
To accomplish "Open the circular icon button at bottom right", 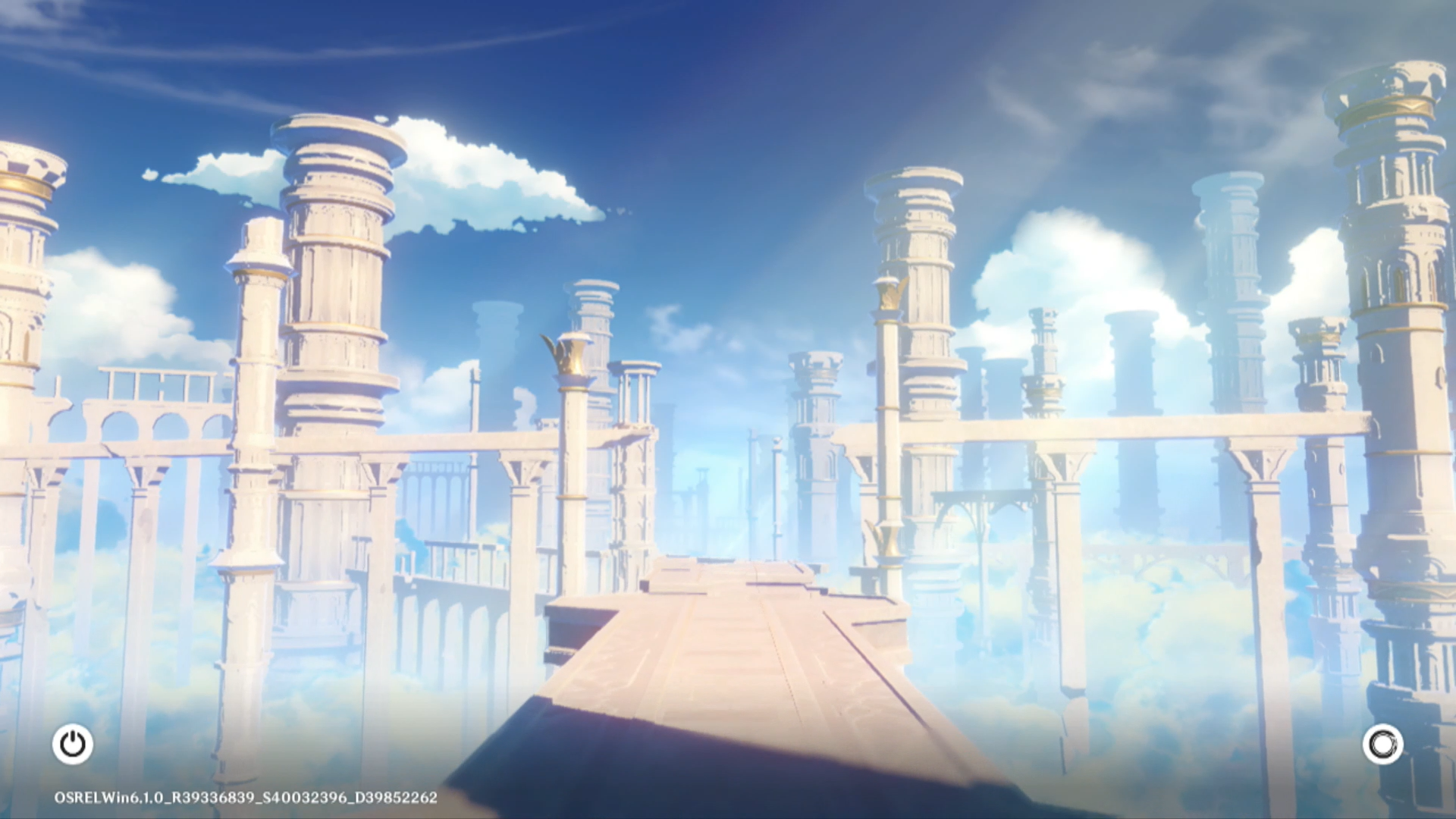I will tap(1382, 744).
